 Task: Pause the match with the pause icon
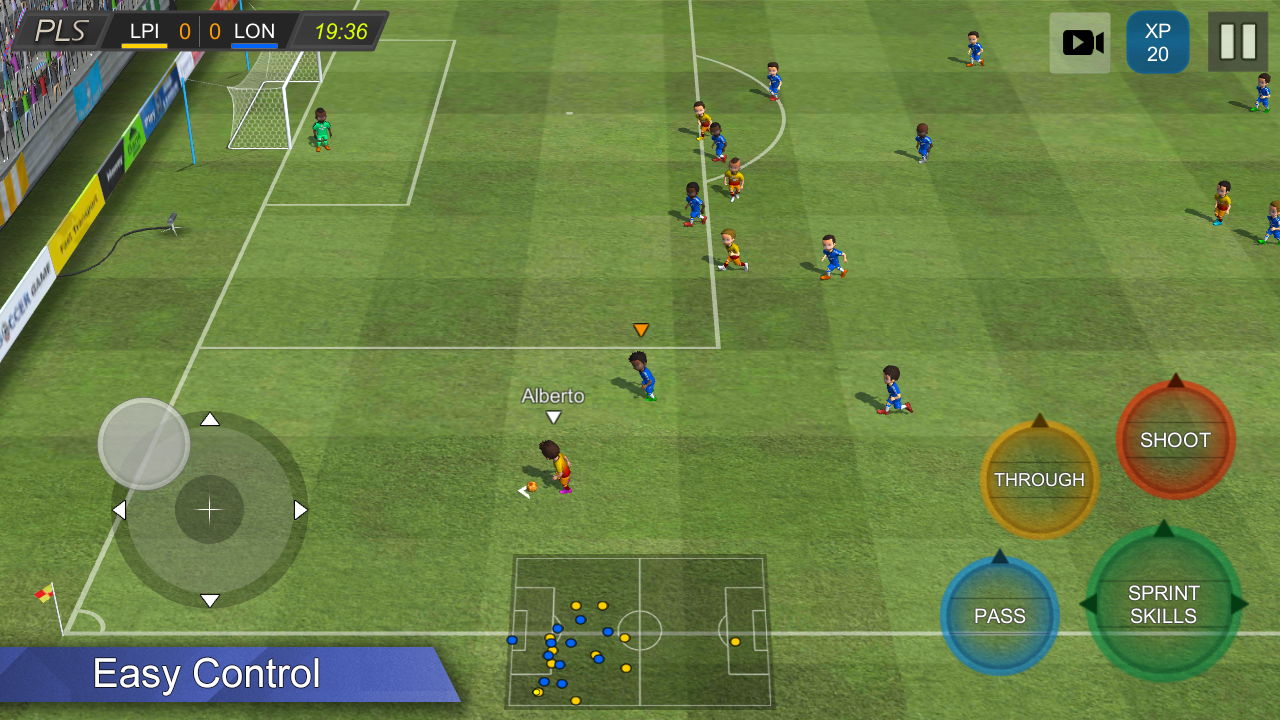click(x=1237, y=42)
